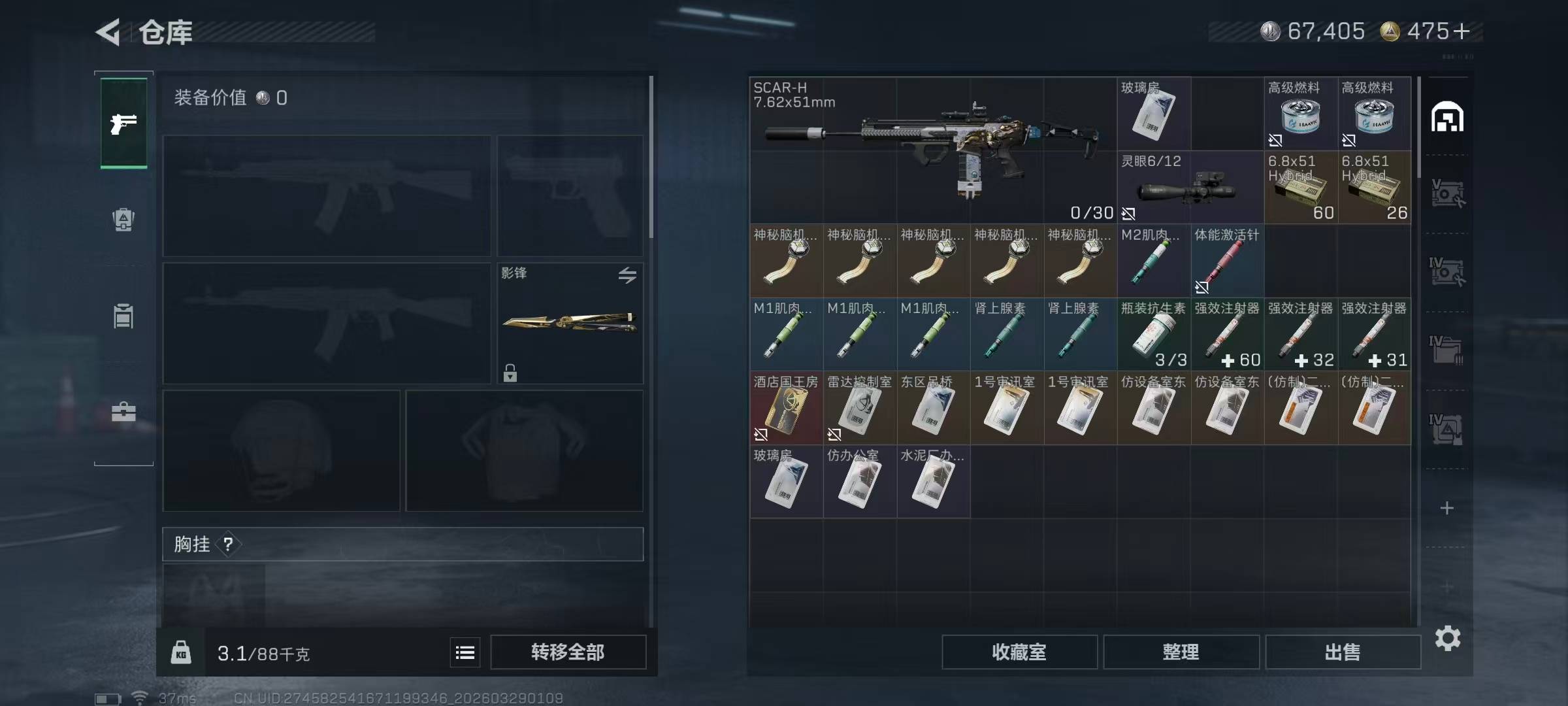Image resolution: width=1568 pixels, height=706 pixels.
Task: Select the 影锋 melee weapon slot
Action: [x=570, y=322]
